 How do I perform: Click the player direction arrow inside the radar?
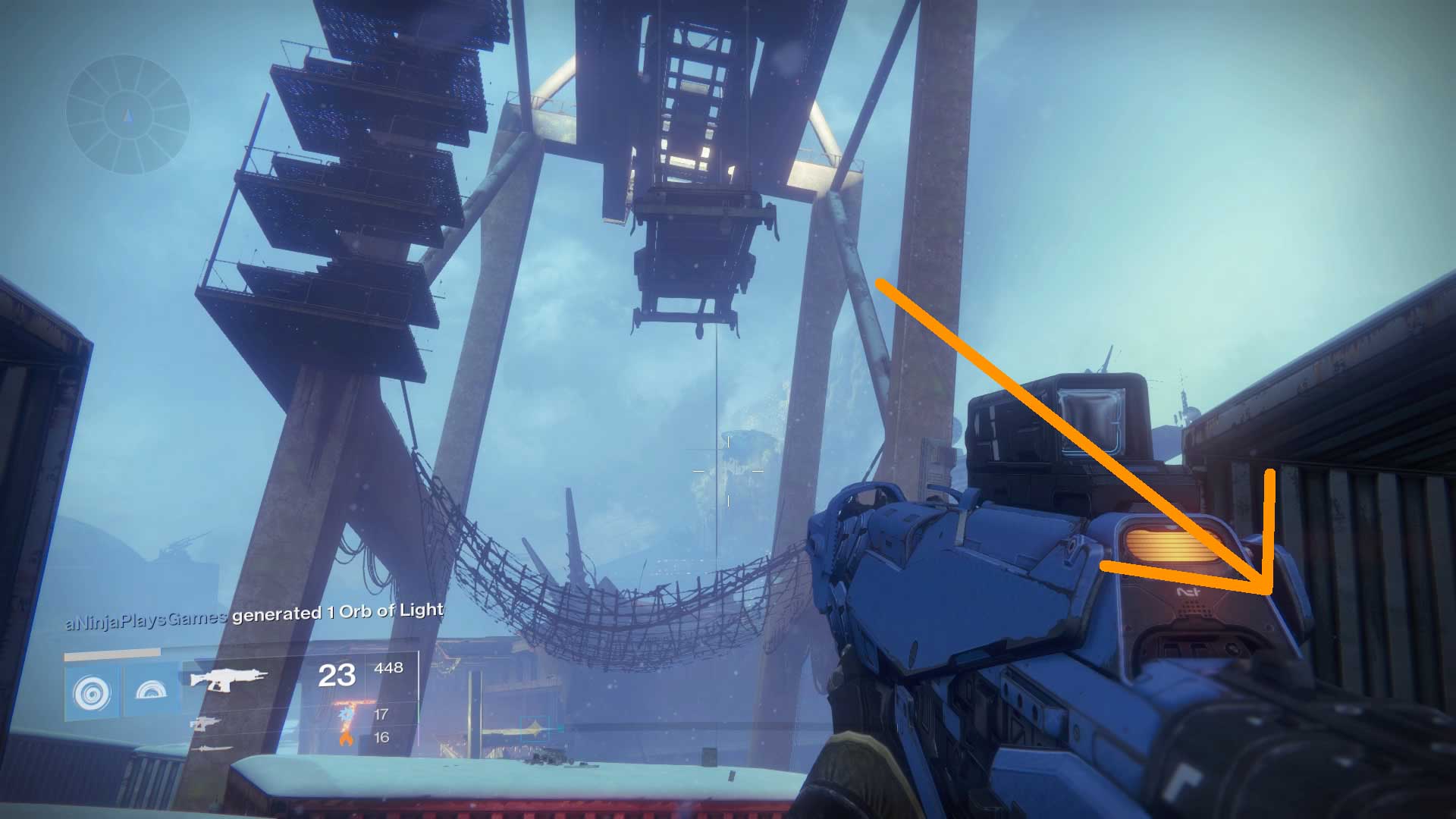126,116
